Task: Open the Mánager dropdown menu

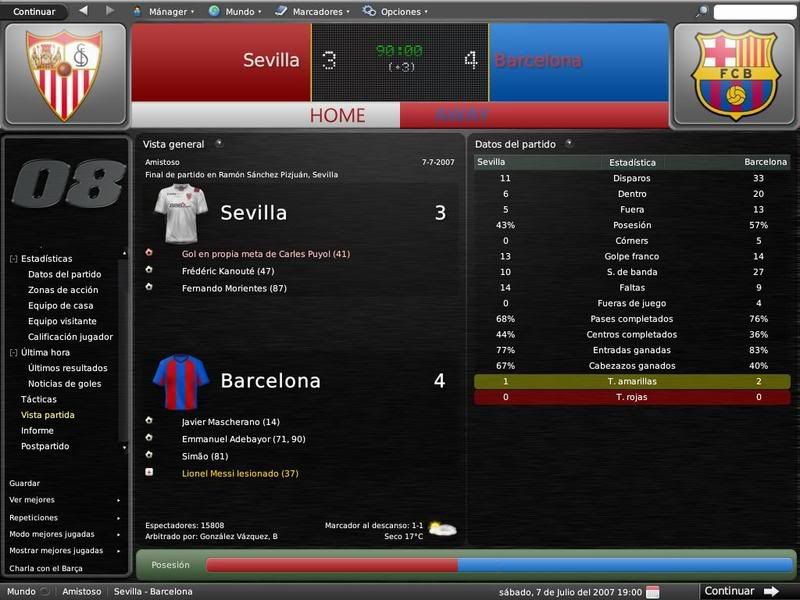Action: pyautogui.click(x=167, y=12)
